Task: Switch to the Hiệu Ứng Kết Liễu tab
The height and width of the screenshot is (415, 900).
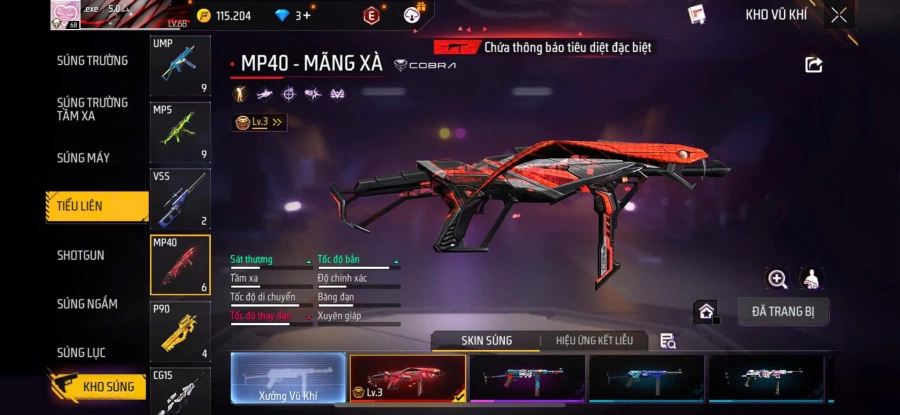Action: (x=594, y=341)
